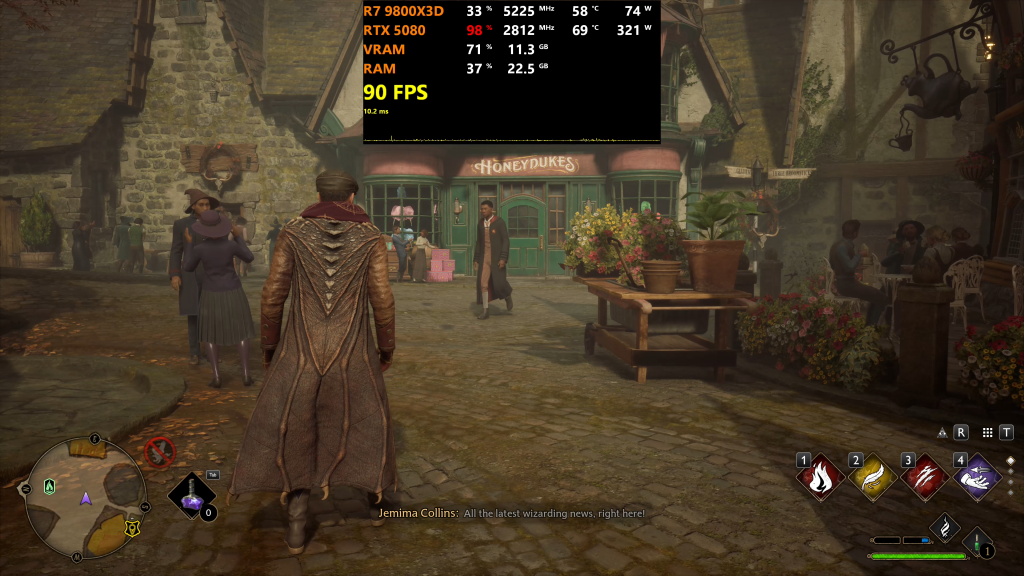Use the red slash spell in slot 3
This screenshot has width=1024, height=576.
926,476
